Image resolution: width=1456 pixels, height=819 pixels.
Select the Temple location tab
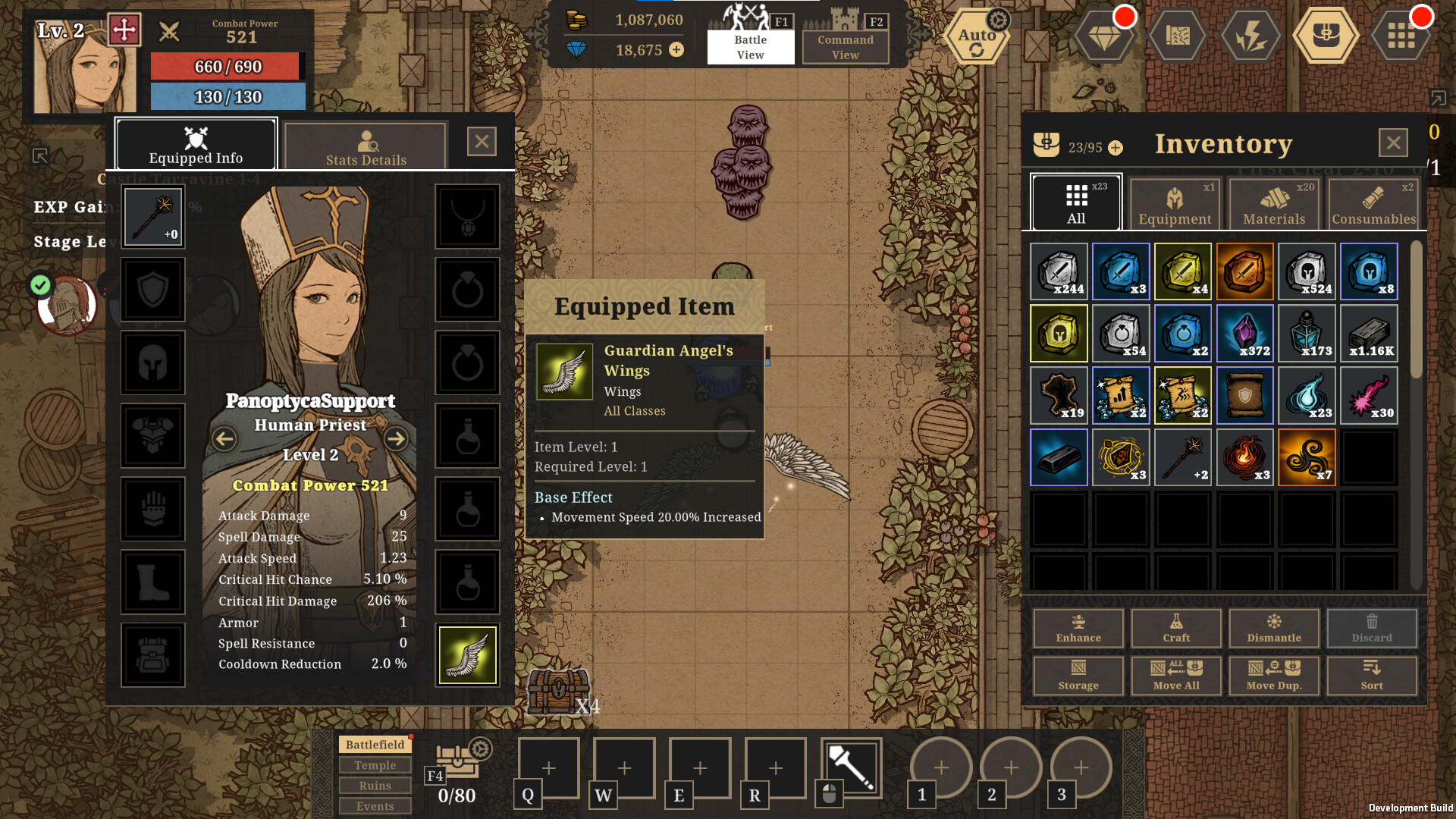click(375, 765)
